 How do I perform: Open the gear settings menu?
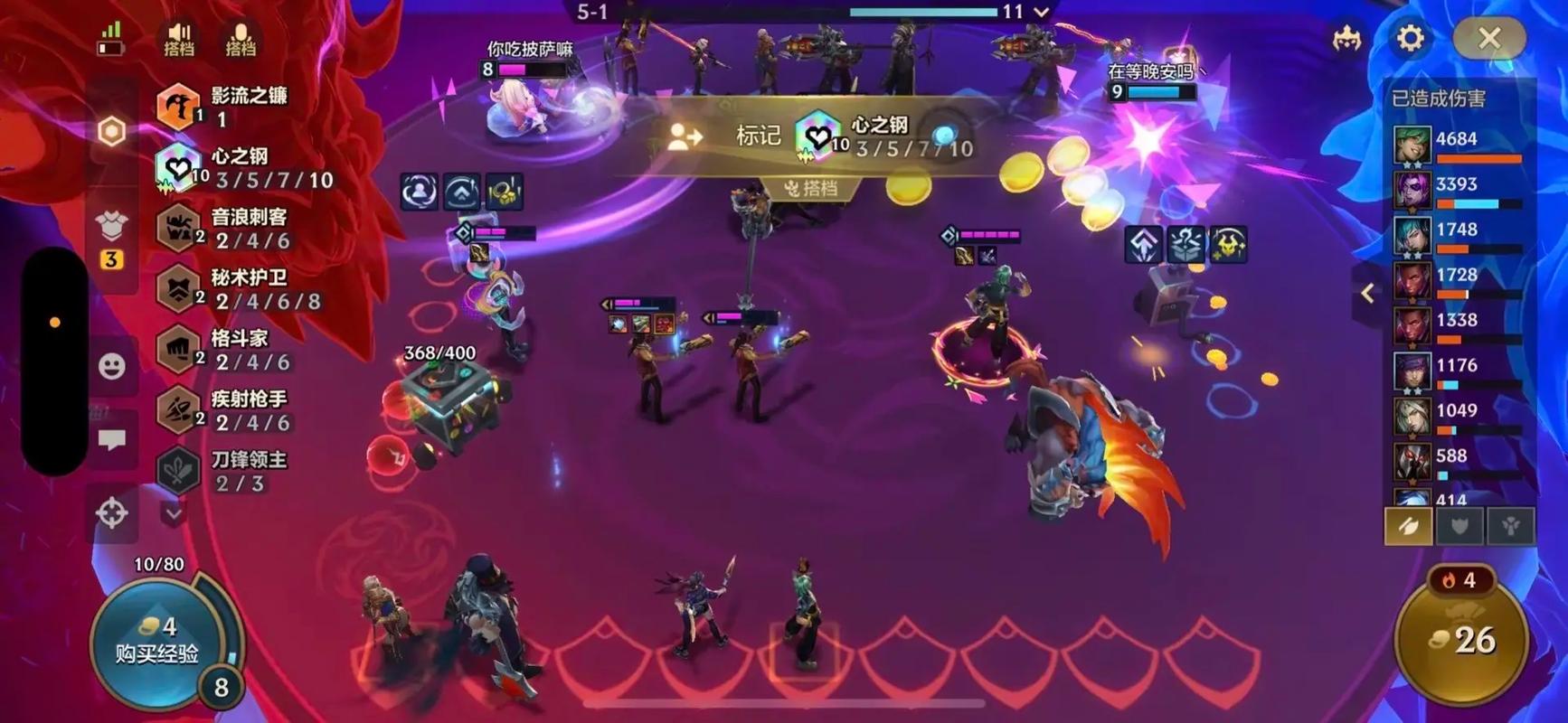pos(1410,38)
